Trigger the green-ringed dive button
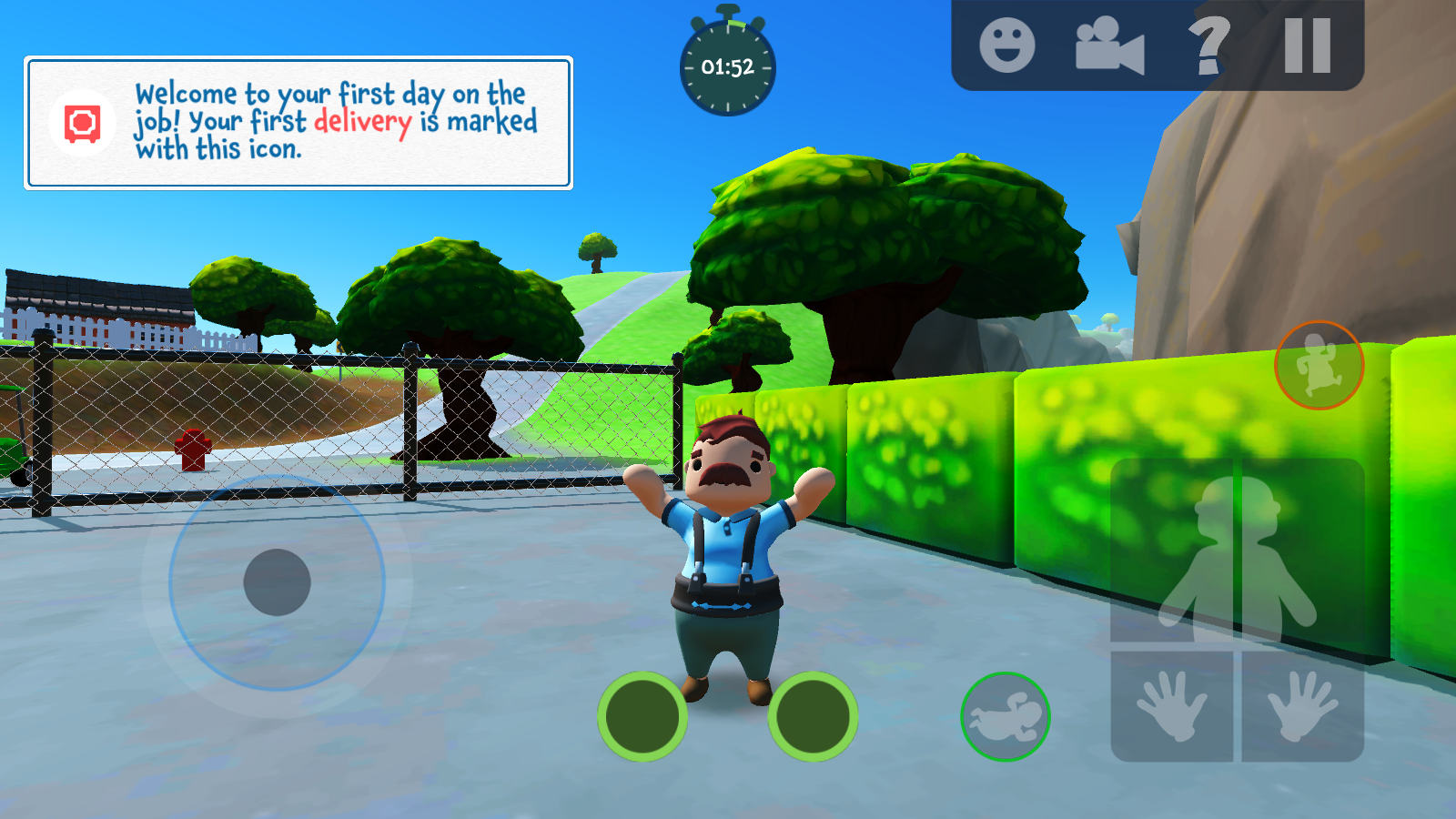Screen dimensions: 1456x819 [x=1006, y=717]
